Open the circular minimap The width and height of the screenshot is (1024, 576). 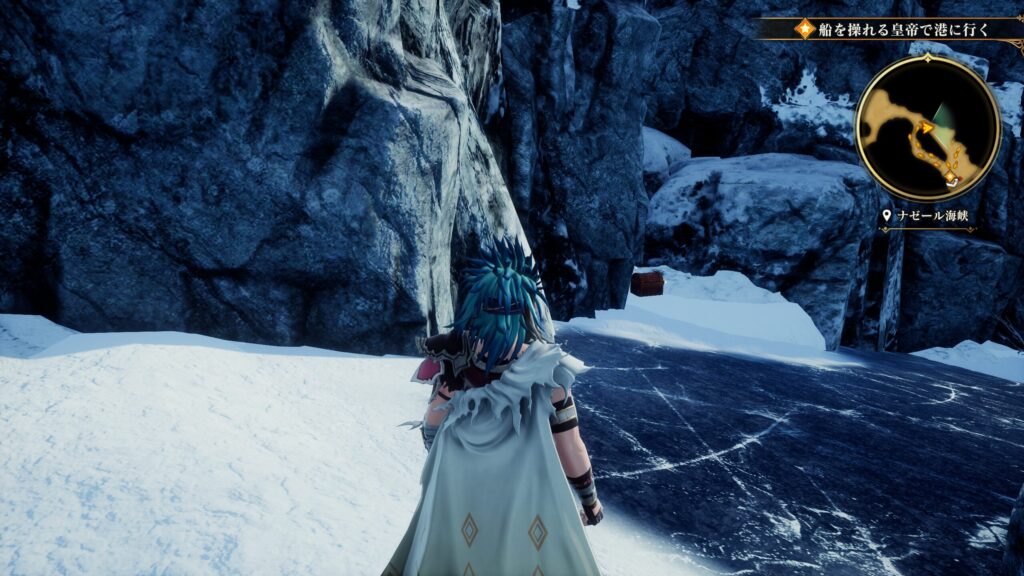927,127
